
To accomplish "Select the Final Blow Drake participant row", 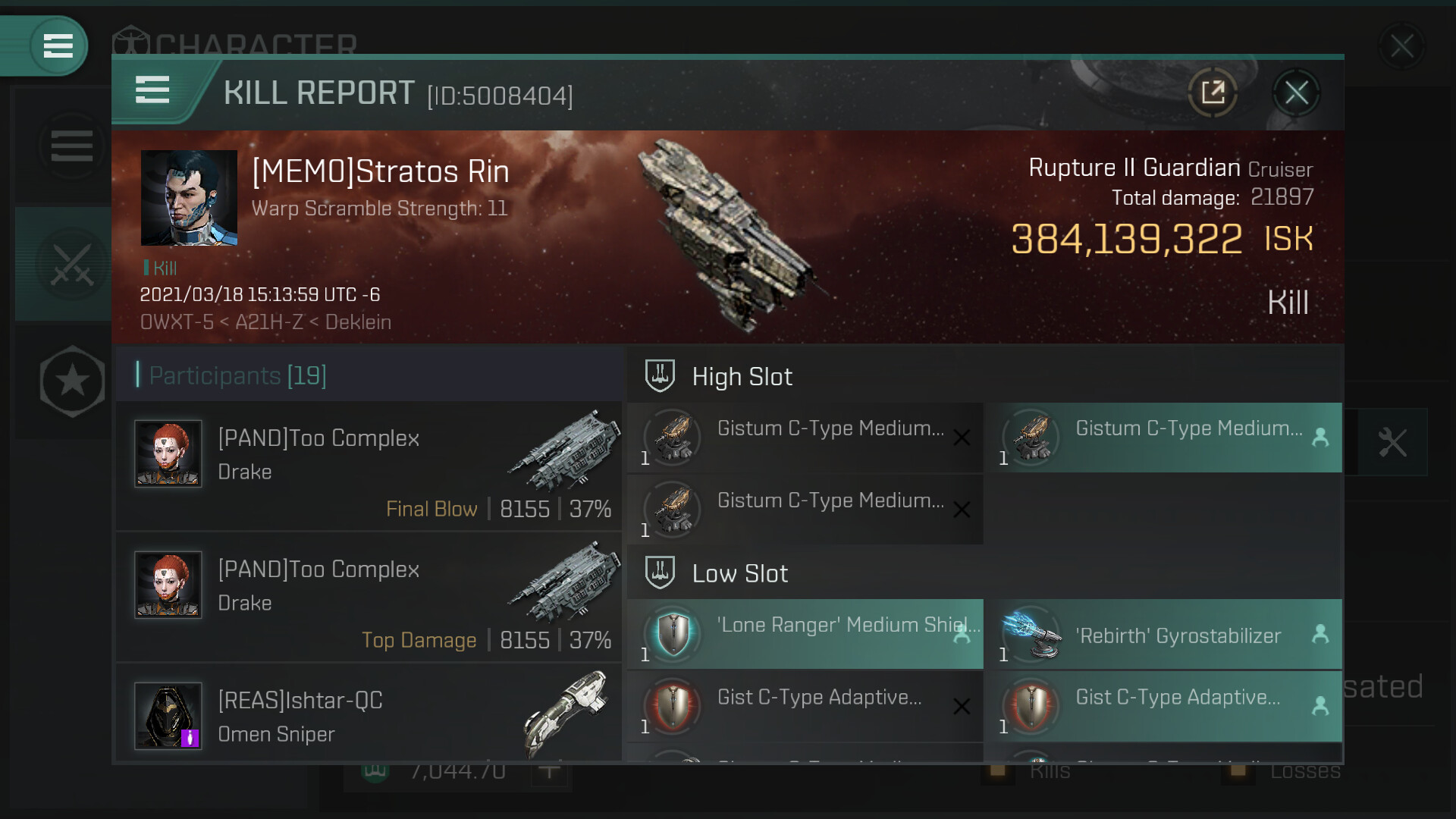I will pyautogui.click(x=369, y=466).
